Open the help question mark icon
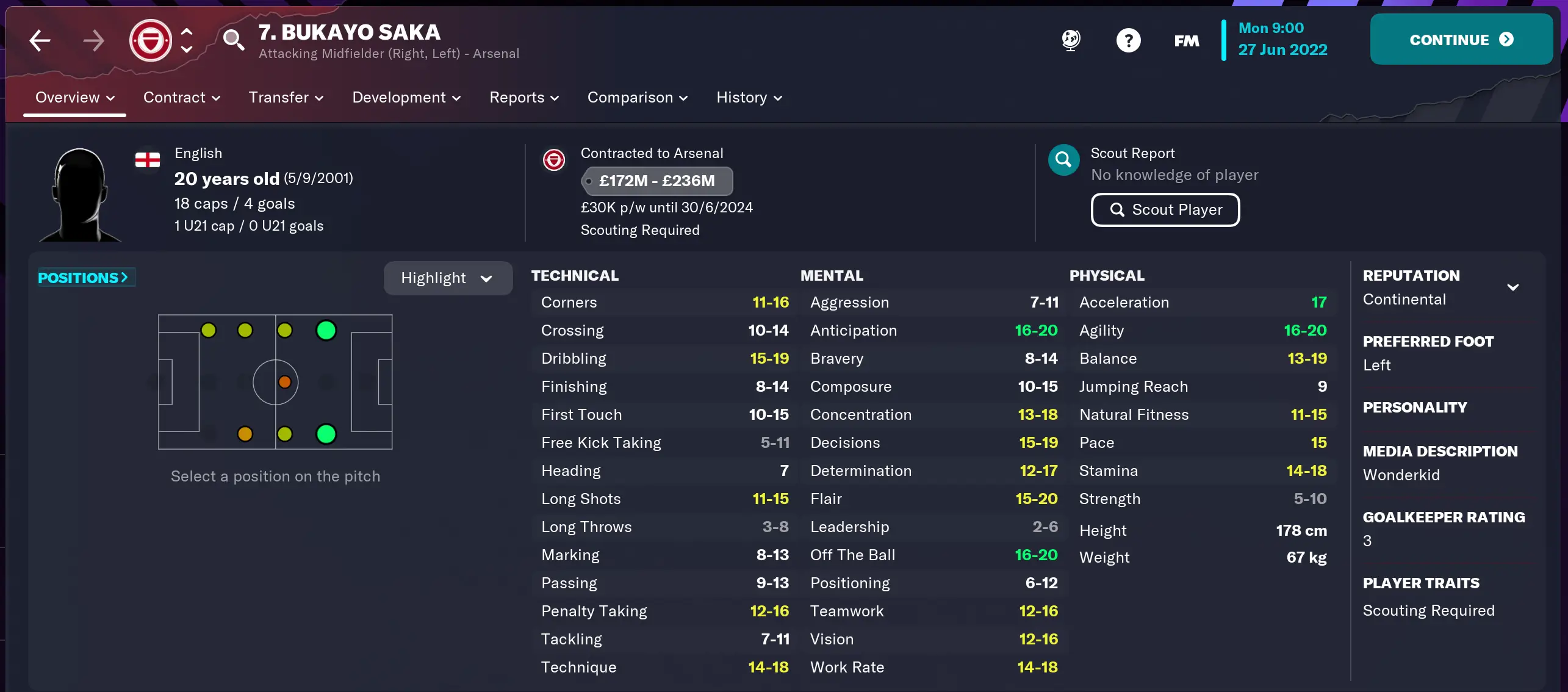The width and height of the screenshot is (1568, 692). pyautogui.click(x=1128, y=40)
